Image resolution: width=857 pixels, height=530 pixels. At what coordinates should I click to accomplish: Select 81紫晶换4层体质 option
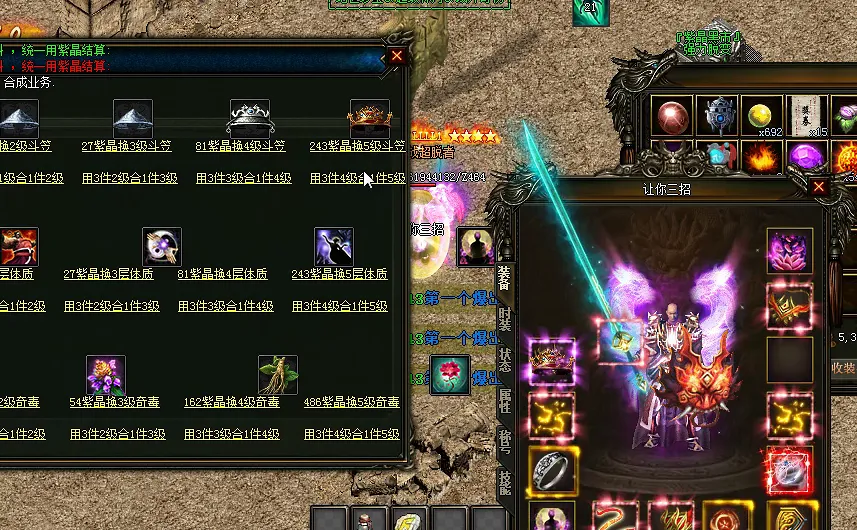click(x=222, y=274)
